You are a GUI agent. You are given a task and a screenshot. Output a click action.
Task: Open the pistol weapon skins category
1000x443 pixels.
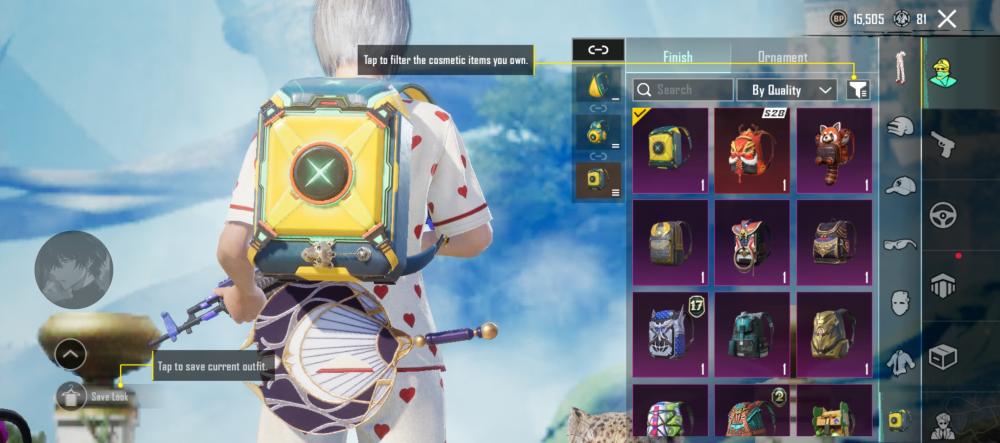(943, 145)
